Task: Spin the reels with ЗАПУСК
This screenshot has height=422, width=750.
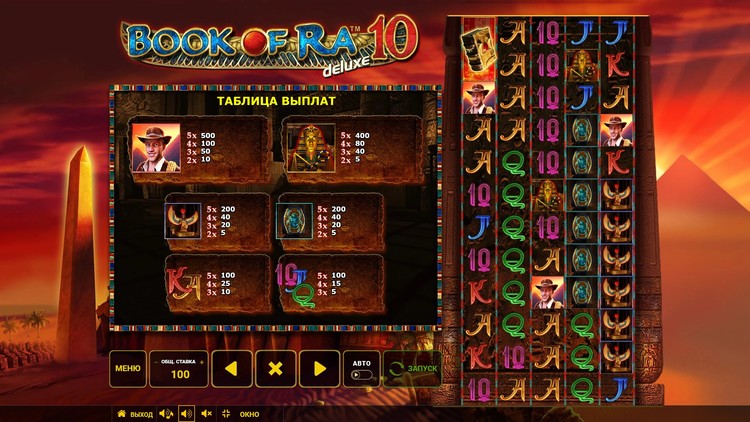Action: (412, 368)
